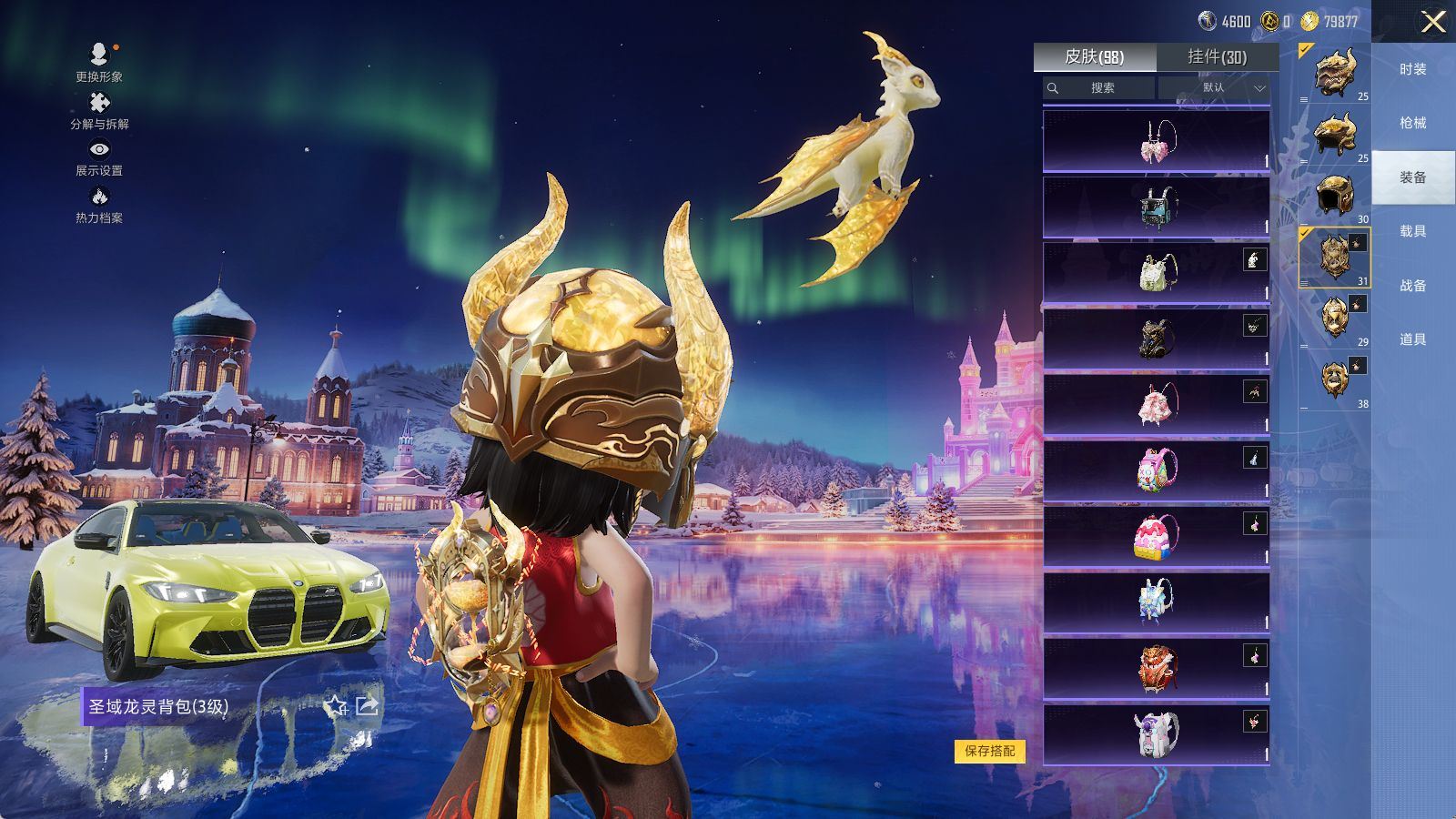Open the 默认 sort dropdown
1456x819 pixels.
pyautogui.click(x=1214, y=87)
